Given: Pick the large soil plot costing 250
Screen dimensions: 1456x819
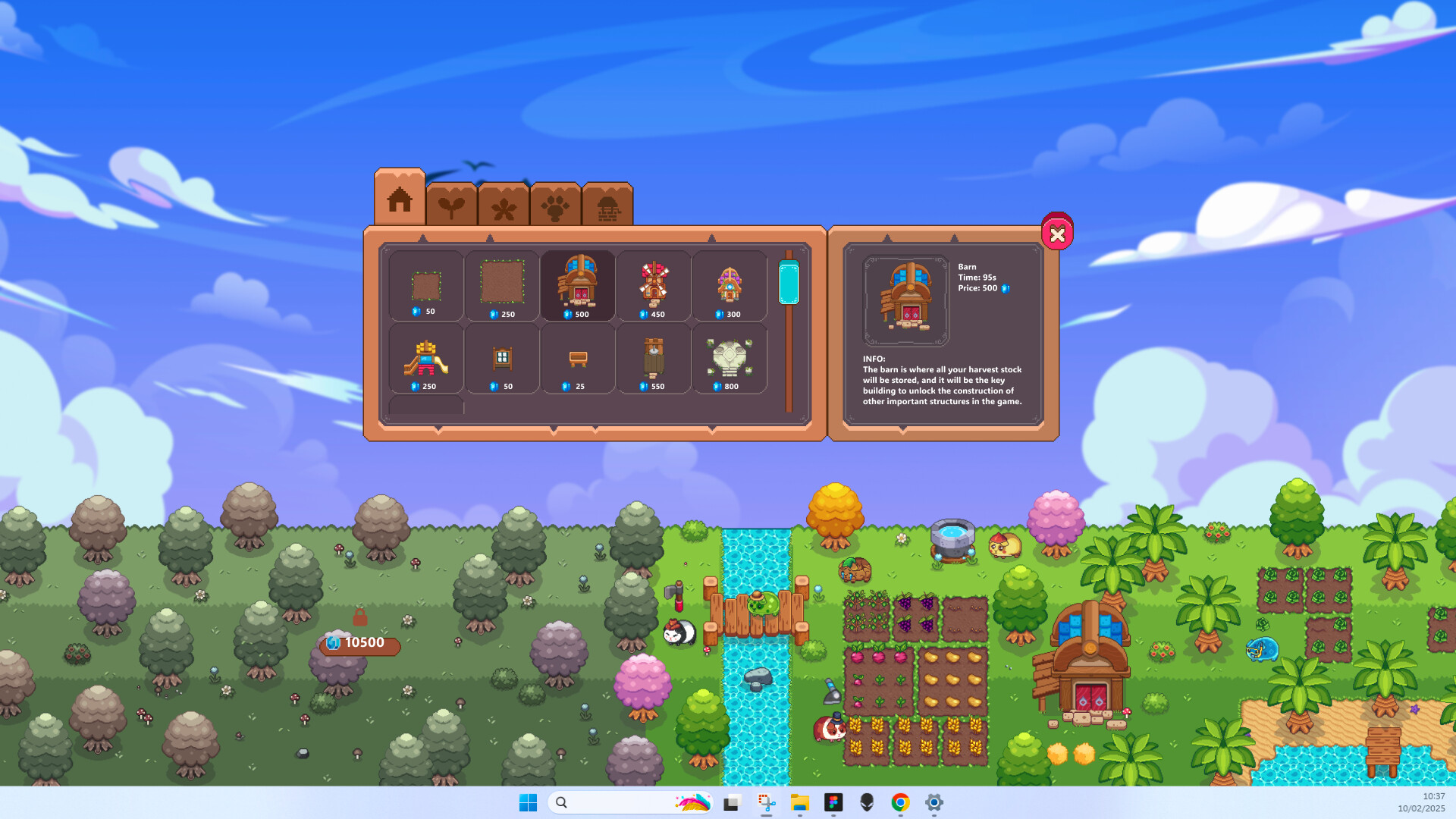Looking at the screenshot, I should click(x=502, y=286).
